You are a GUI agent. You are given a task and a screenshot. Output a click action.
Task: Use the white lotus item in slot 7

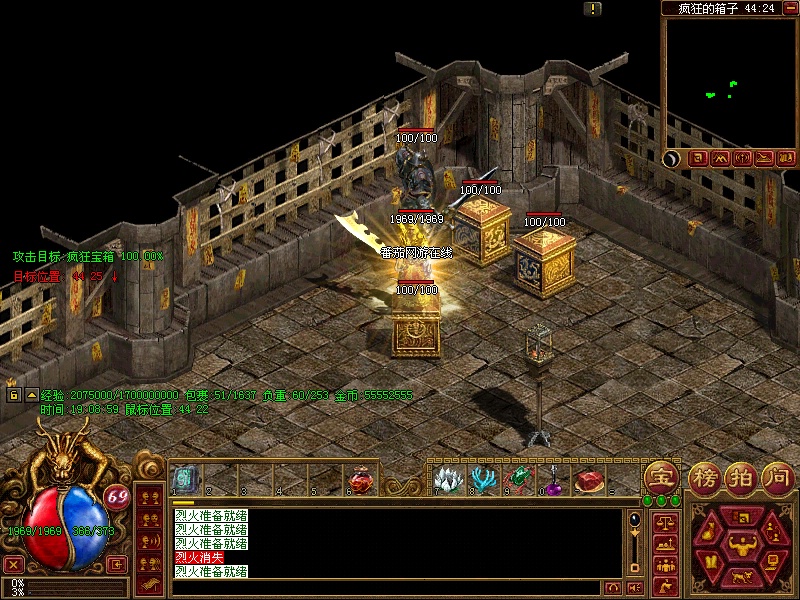446,480
